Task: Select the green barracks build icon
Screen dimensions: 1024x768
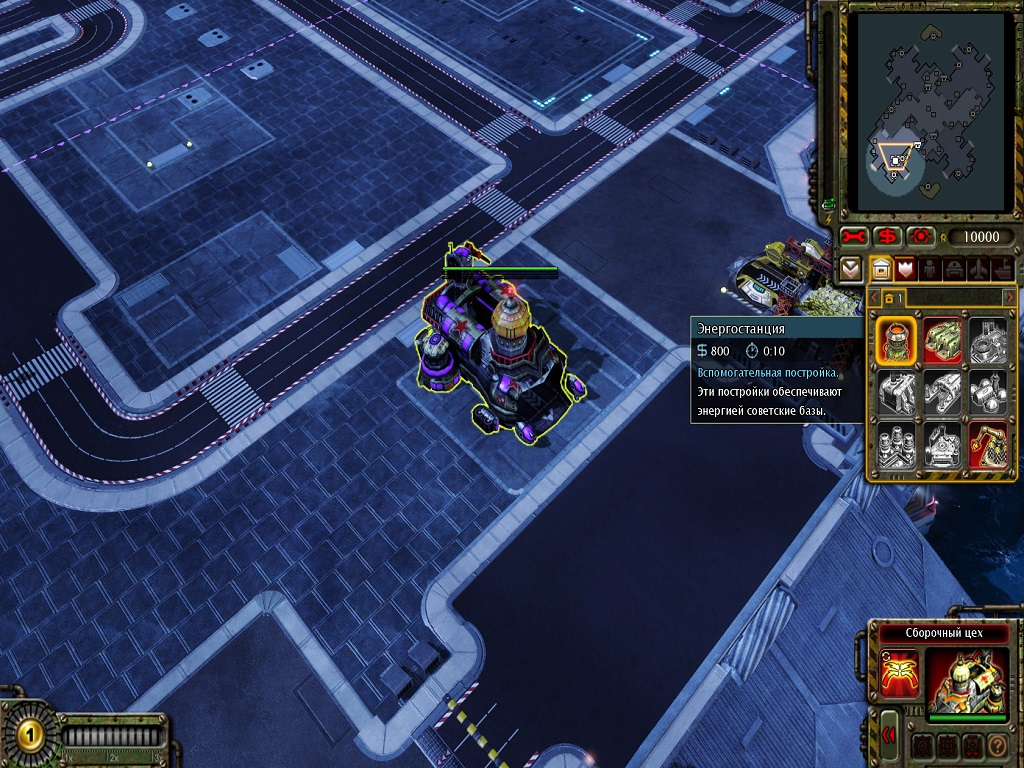Action: (942, 340)
